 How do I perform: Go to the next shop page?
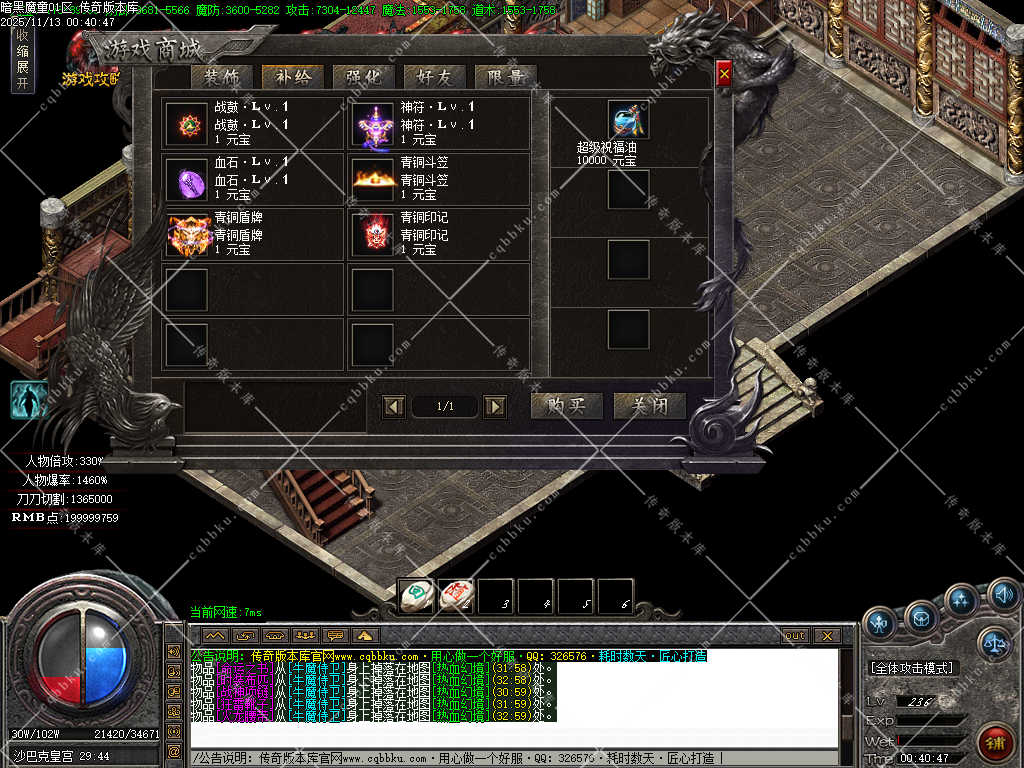[x=494, y=406]
